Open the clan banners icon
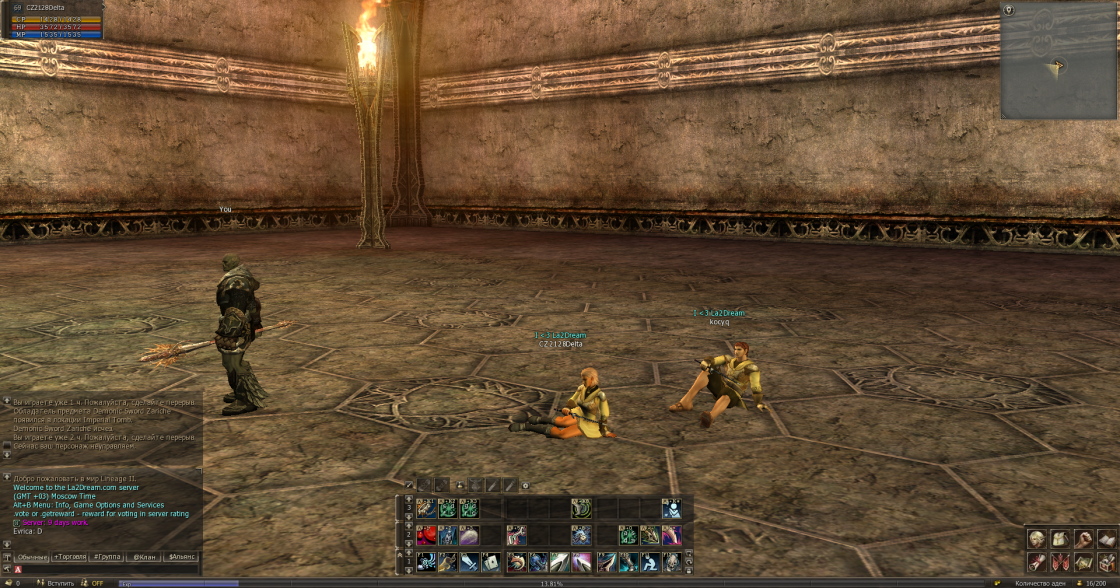Screen dimensions: 1120x588 pyautogui.click(x=1060, y=562)
